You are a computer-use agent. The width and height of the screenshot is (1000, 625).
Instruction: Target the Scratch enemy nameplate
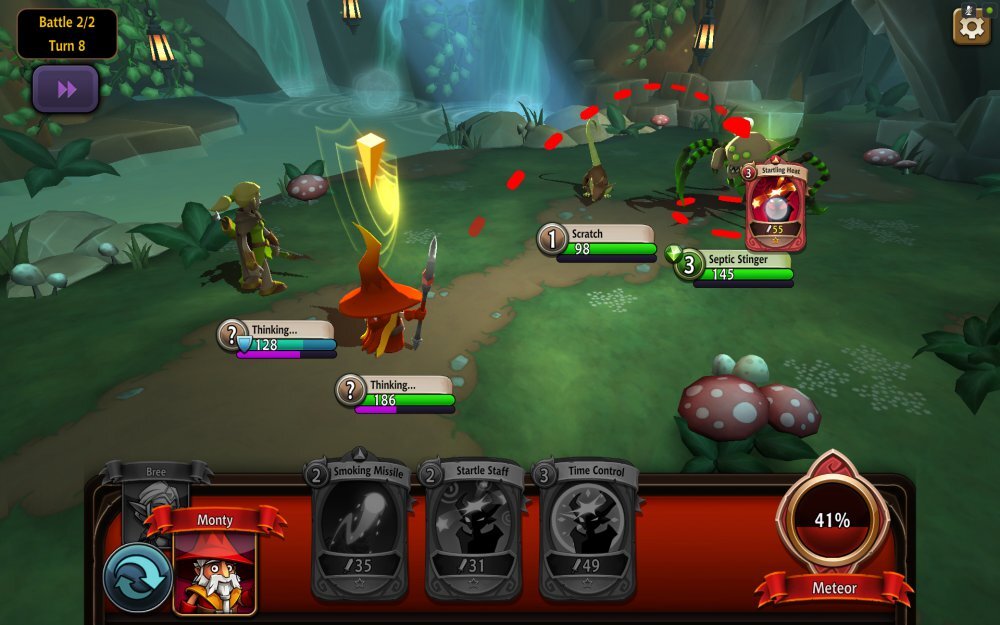(598, 241)
